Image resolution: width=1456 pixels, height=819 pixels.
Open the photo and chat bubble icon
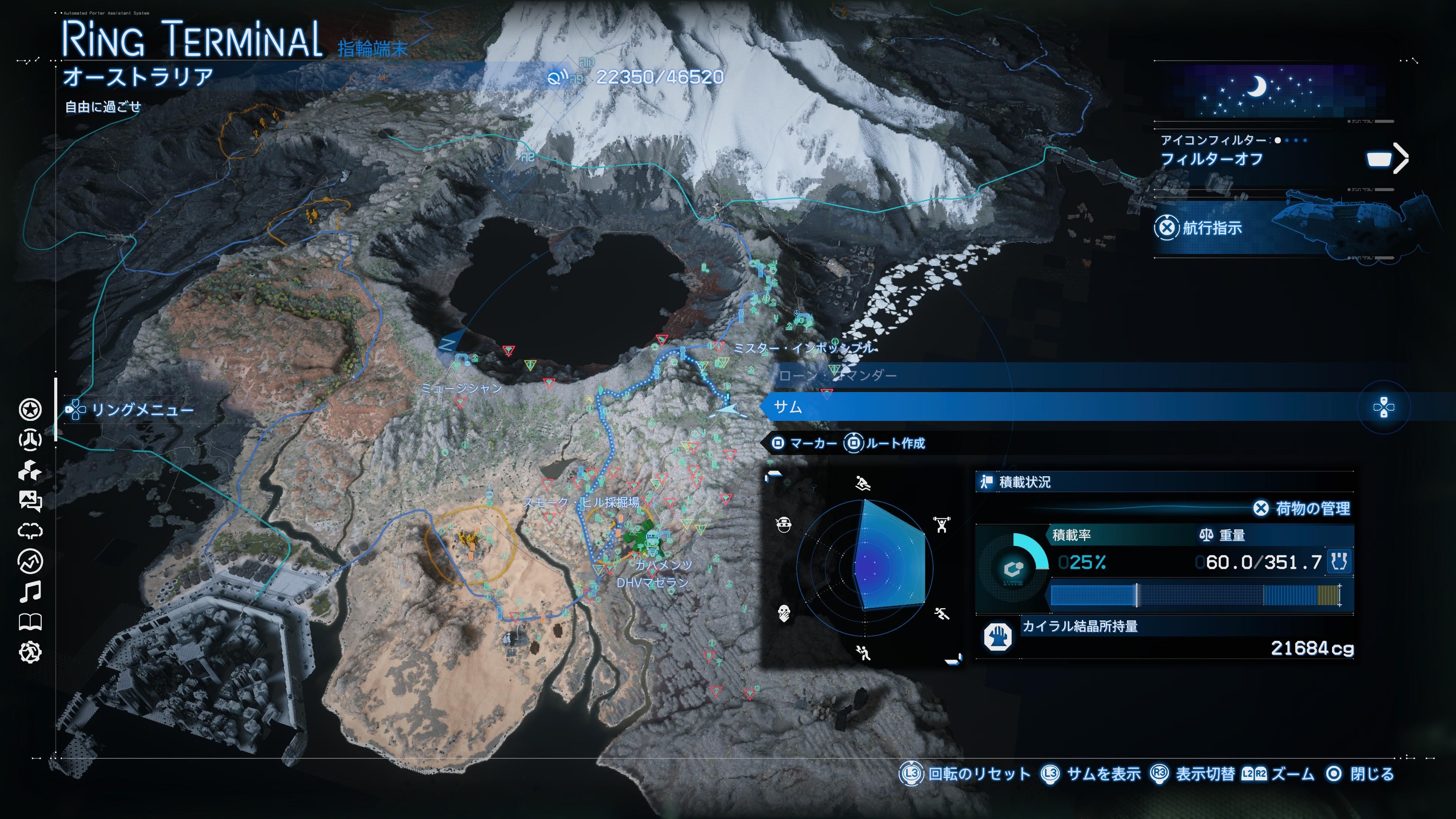[x=30, y=501]
